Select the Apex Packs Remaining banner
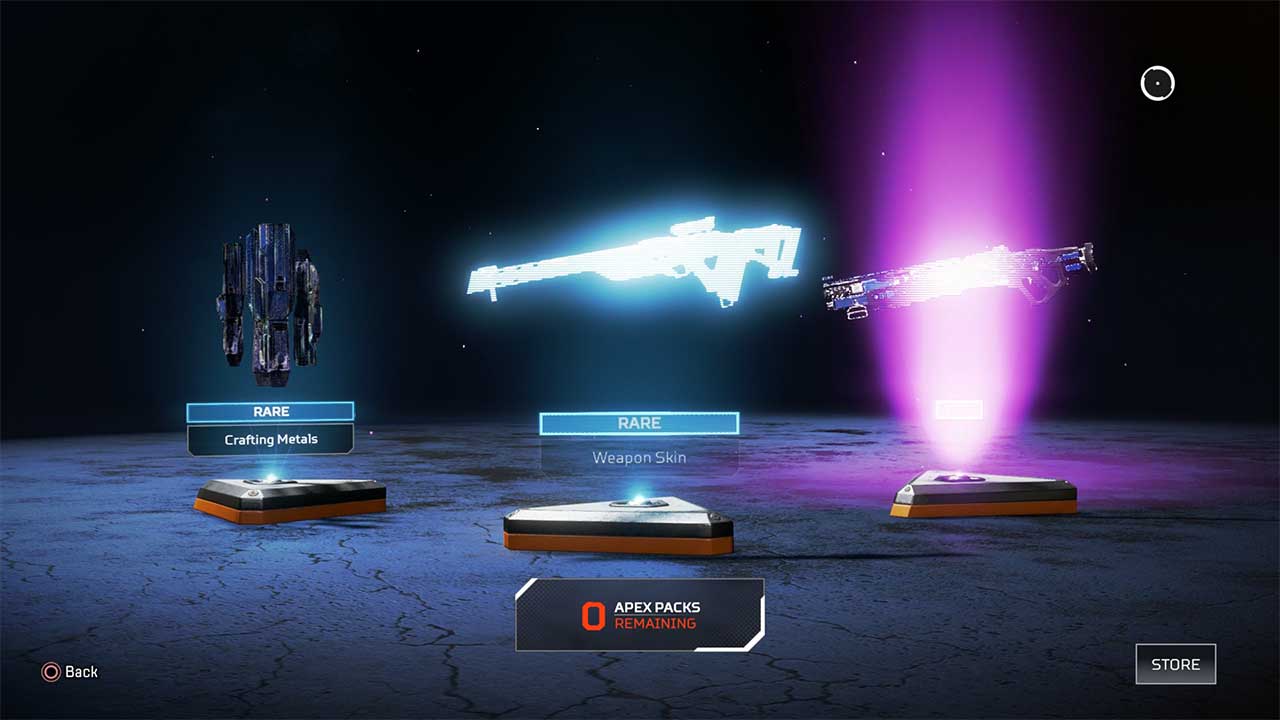The image size is (1280, 720). (x=639, y=614)
